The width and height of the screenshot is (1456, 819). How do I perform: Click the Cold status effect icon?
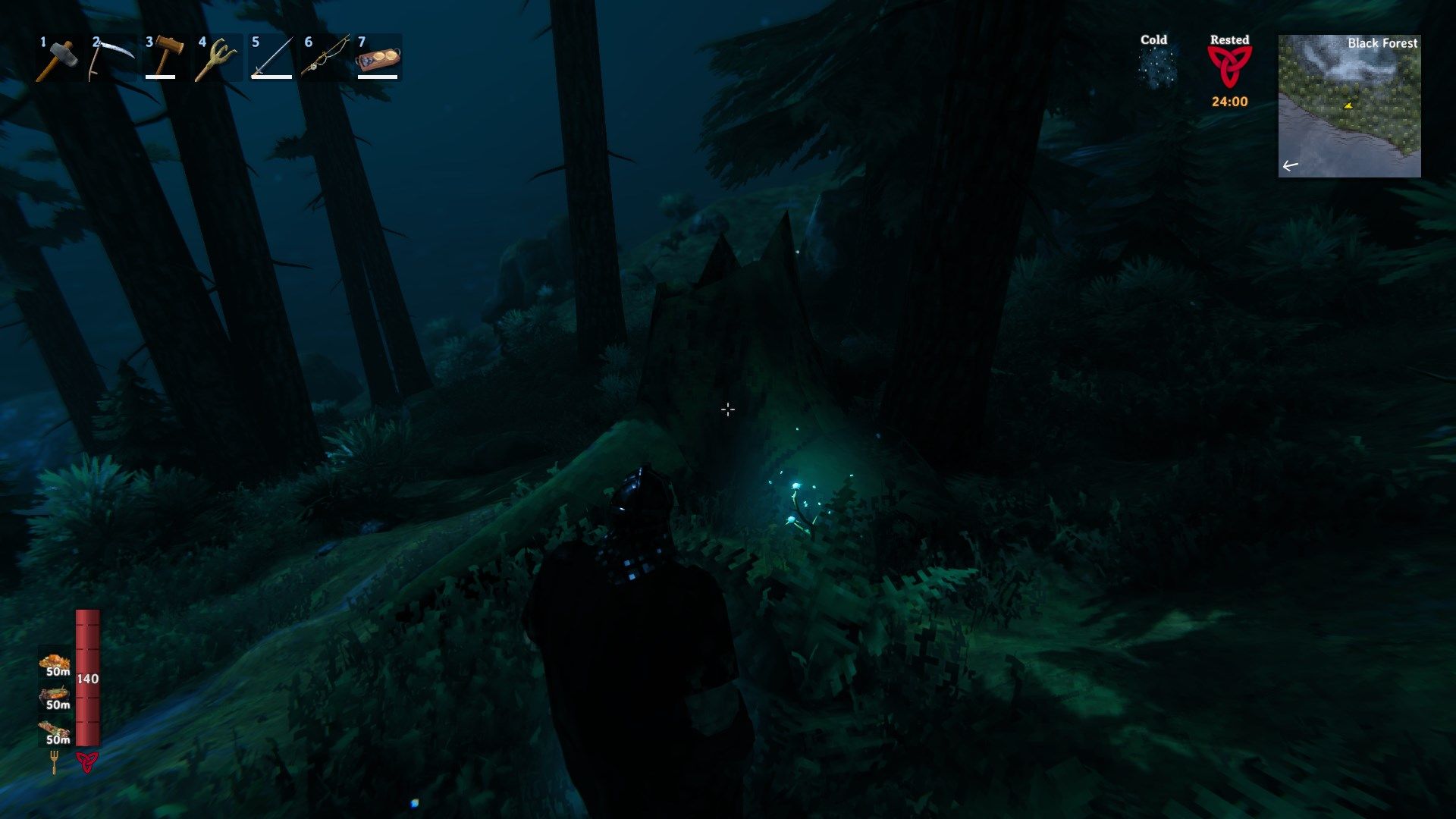coord(1155,67)
